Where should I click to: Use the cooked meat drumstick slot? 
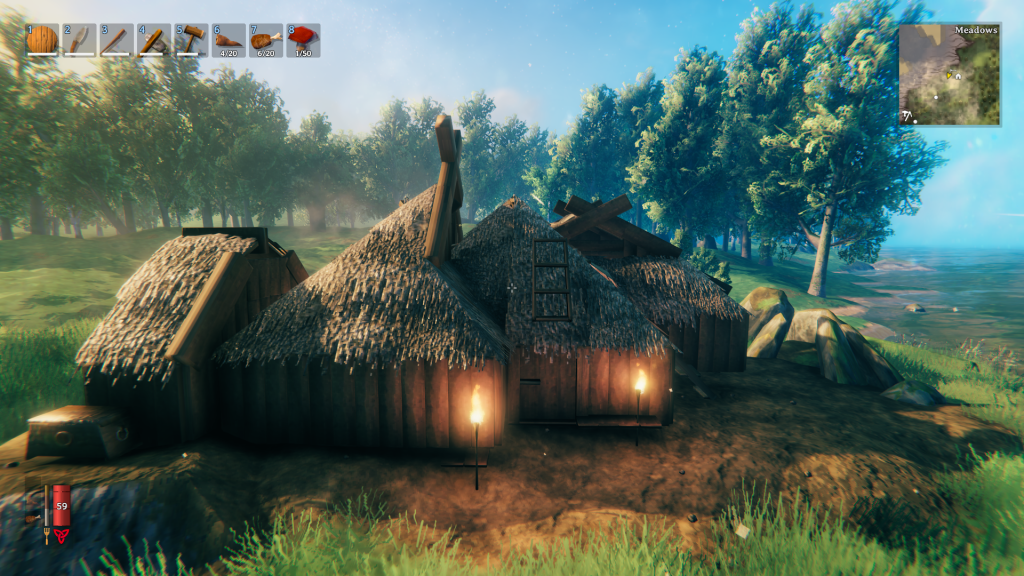[265, 40]
